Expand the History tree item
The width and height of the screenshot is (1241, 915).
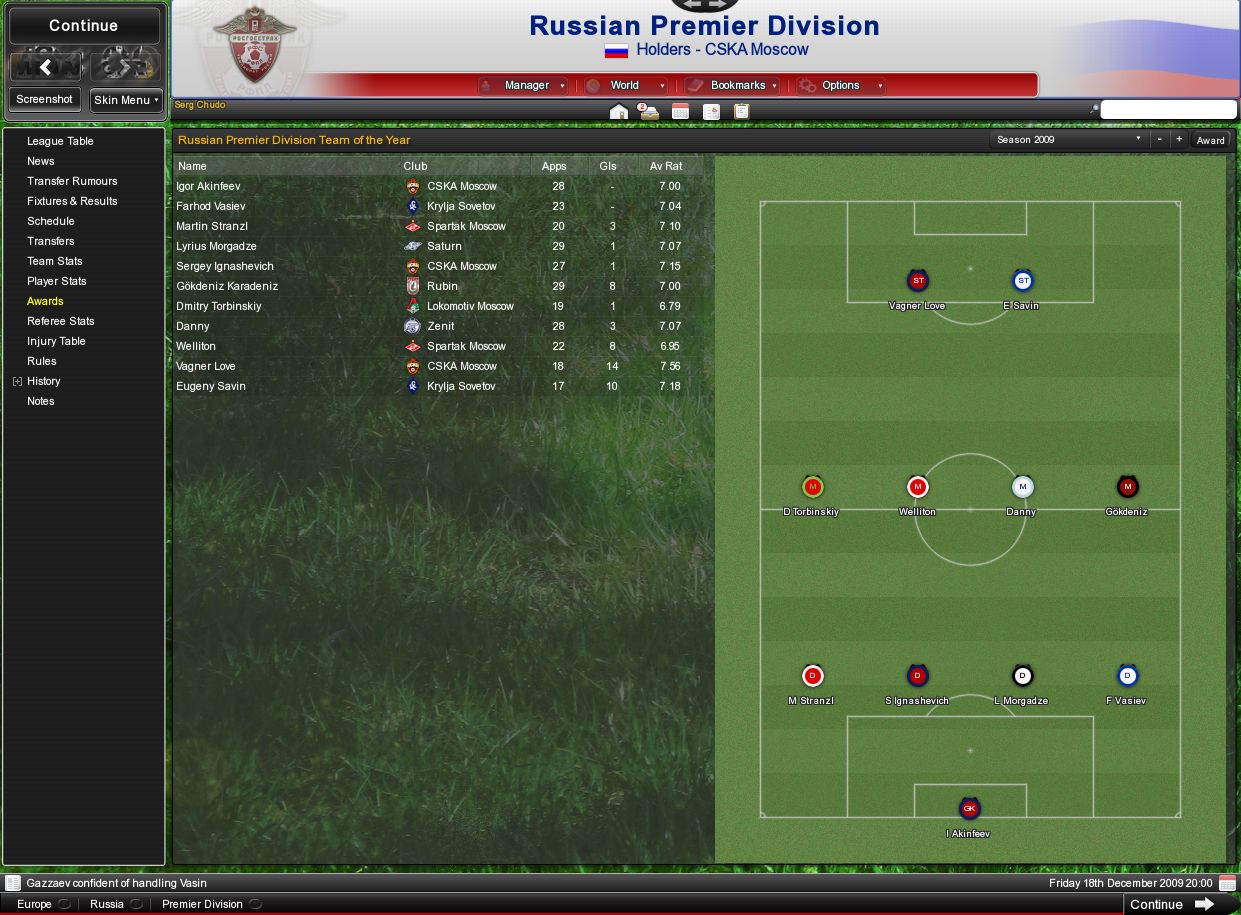pyautogui.click(x=17, y=381)
